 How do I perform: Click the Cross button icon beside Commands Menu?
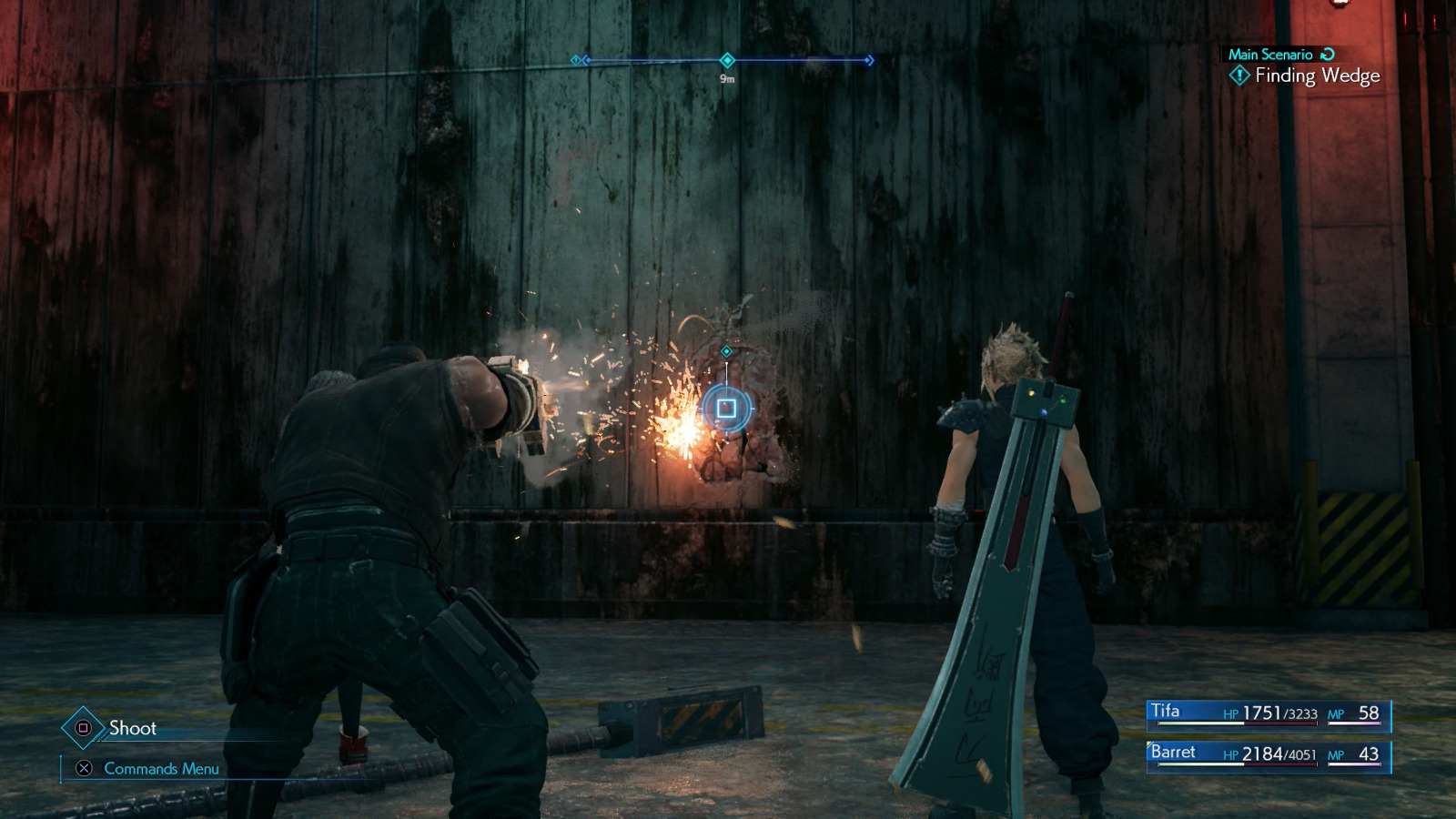85,768
